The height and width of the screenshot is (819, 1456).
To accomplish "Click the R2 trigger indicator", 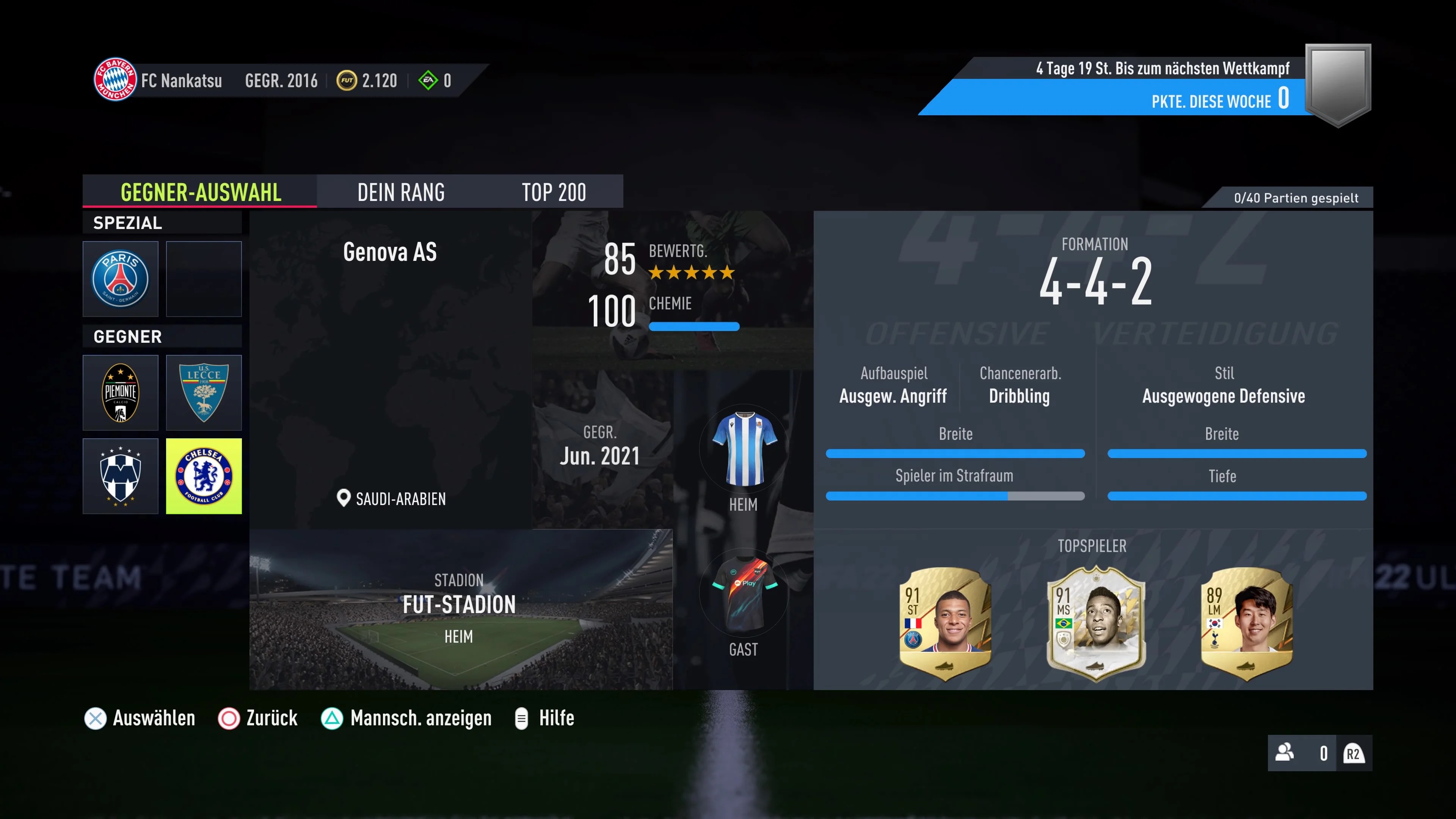I will [1353, 753].
